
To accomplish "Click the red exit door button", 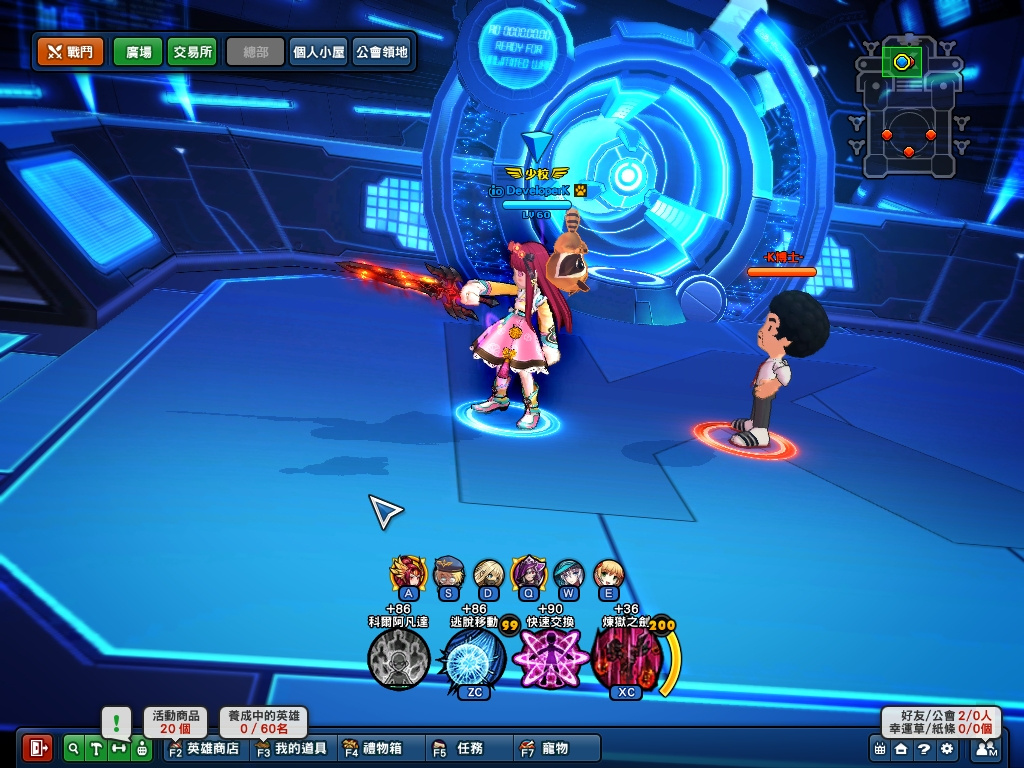I will pyautogui.click(x=37, y=747).
